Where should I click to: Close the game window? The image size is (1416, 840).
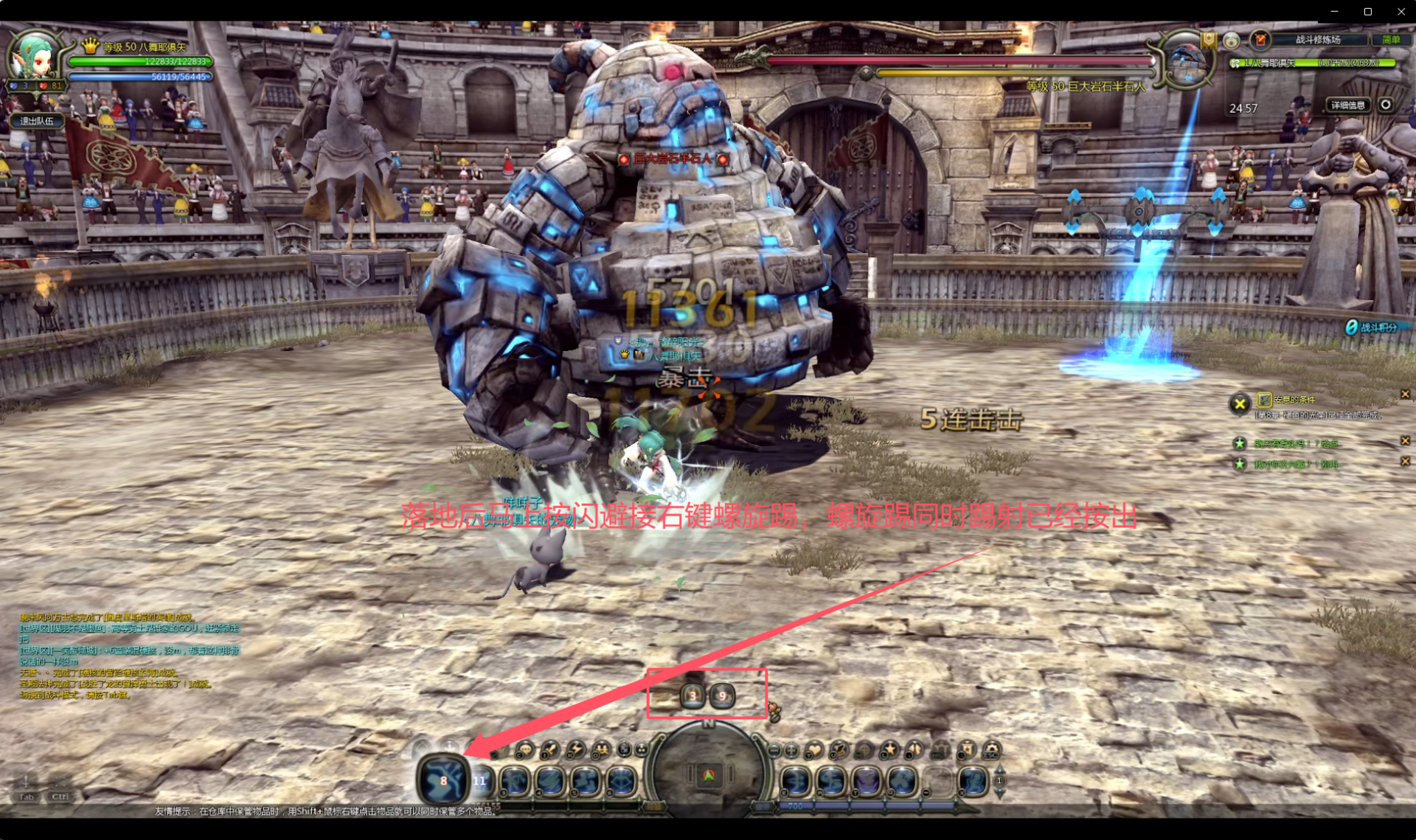click(1401, 11)
